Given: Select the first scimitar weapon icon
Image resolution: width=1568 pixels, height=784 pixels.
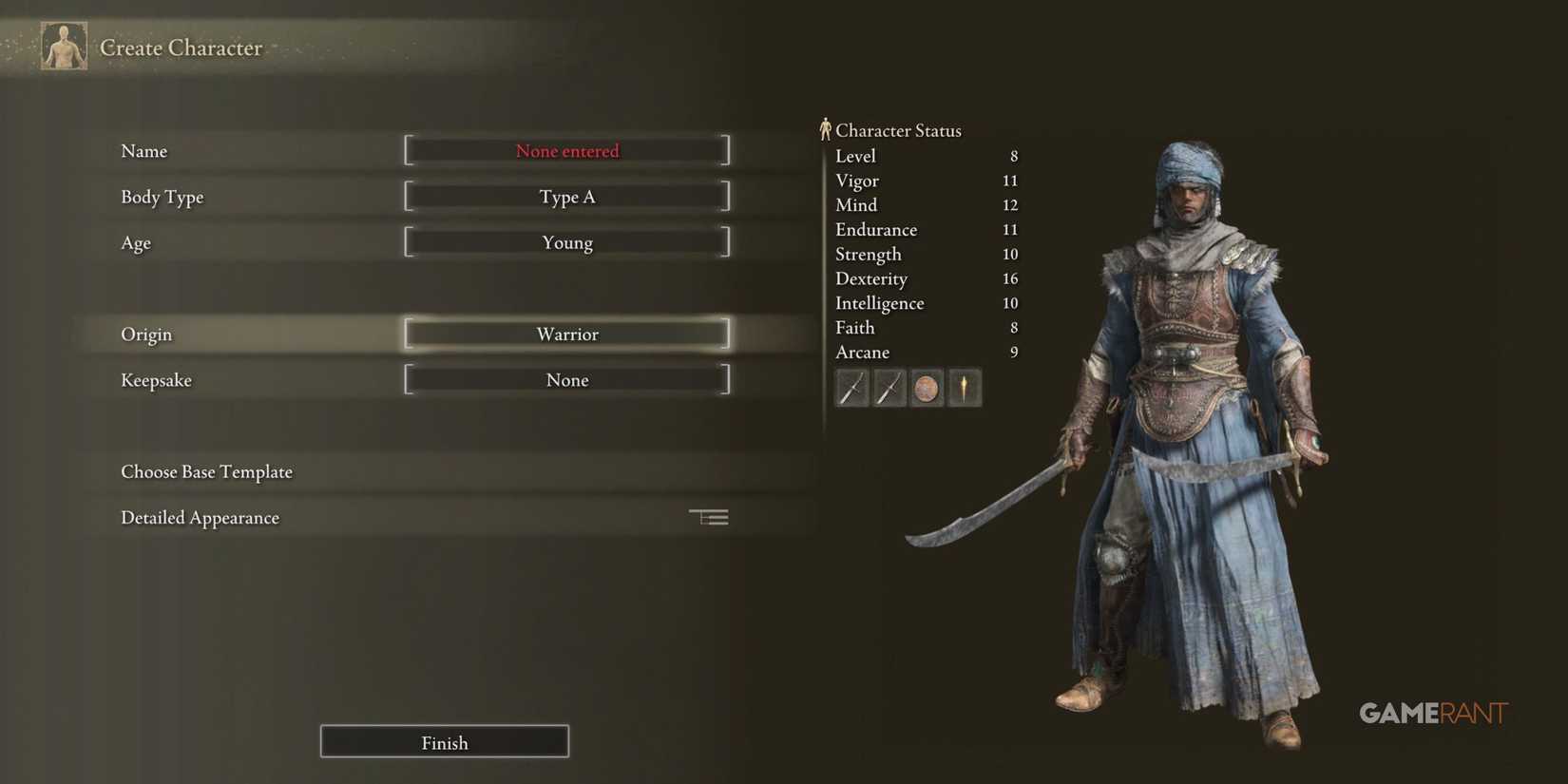Looking at the screenshot, I should 851,388.
